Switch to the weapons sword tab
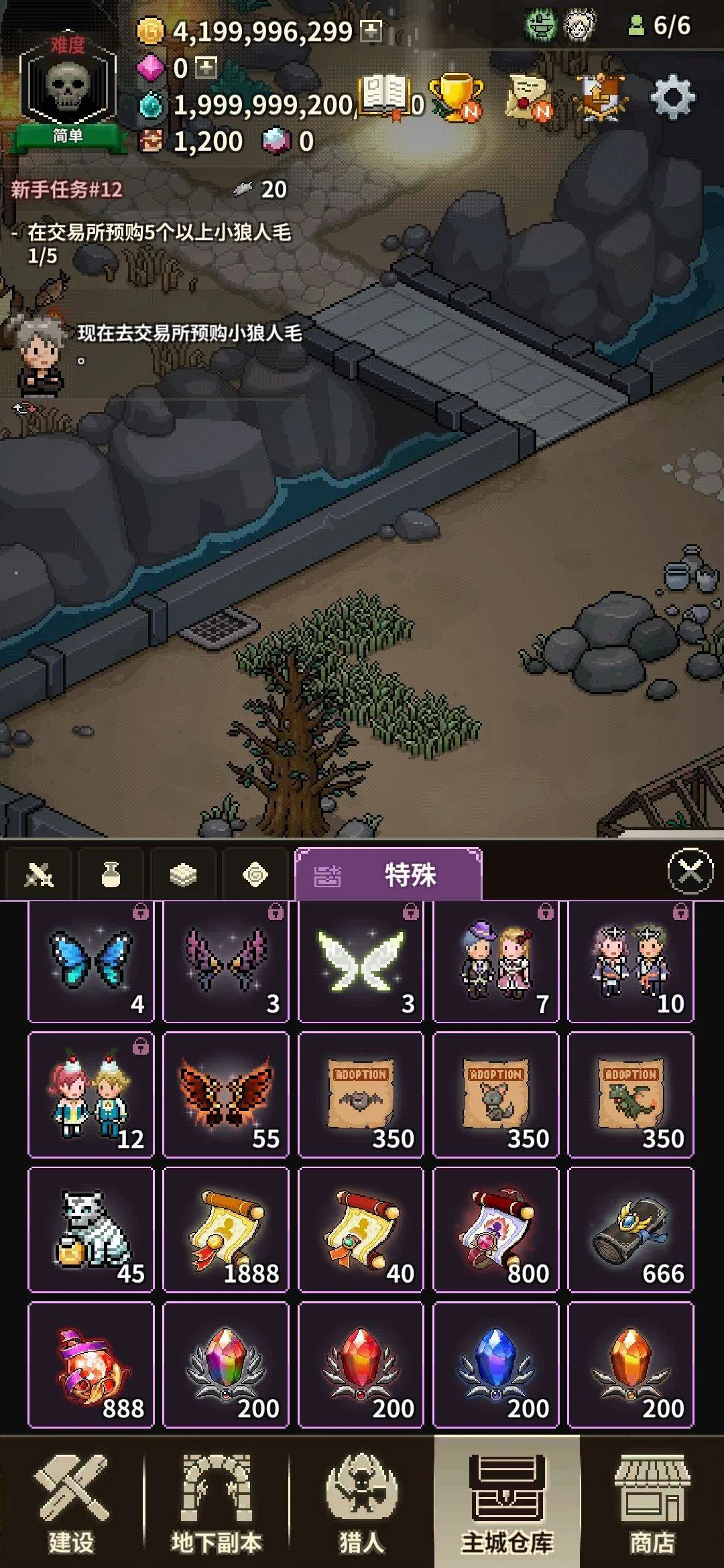724x1568 pixels. pos(38,874)
